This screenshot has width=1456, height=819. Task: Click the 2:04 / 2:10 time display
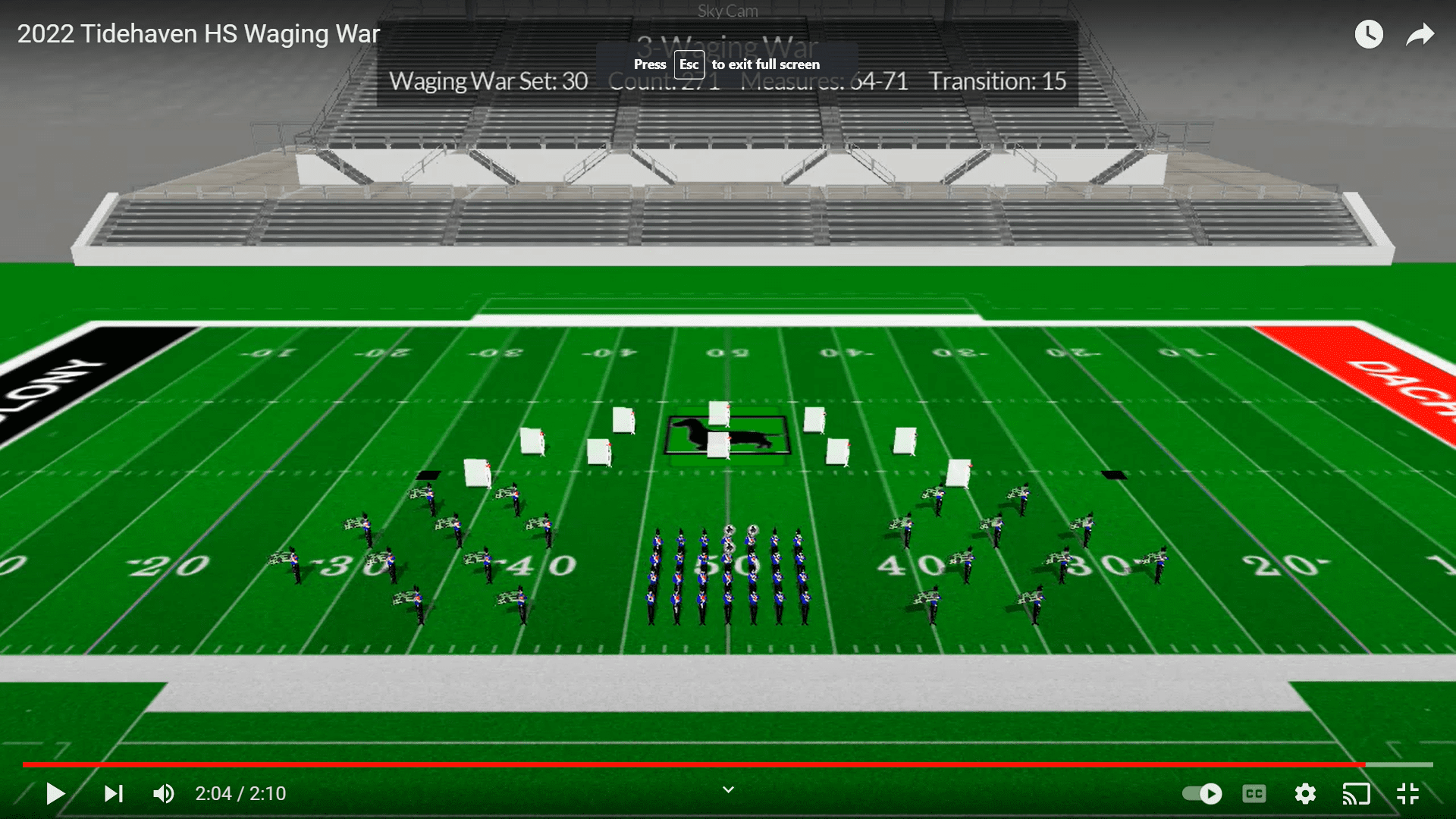240,793
